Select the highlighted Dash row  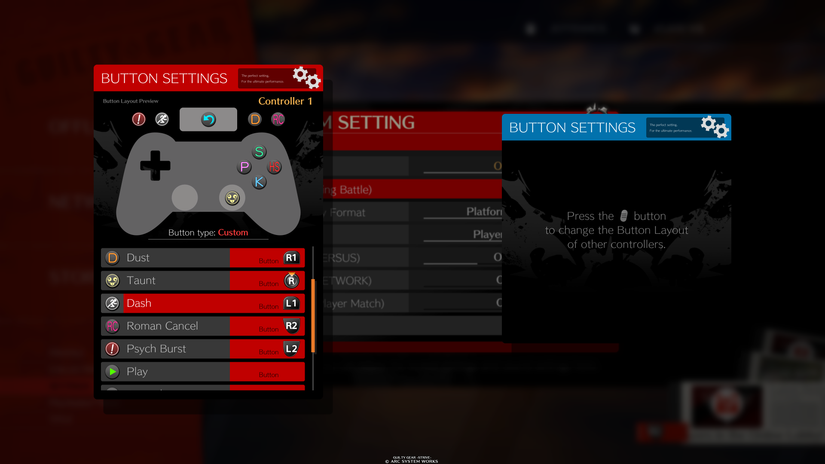pyautogui.click(x=202, y=303)
